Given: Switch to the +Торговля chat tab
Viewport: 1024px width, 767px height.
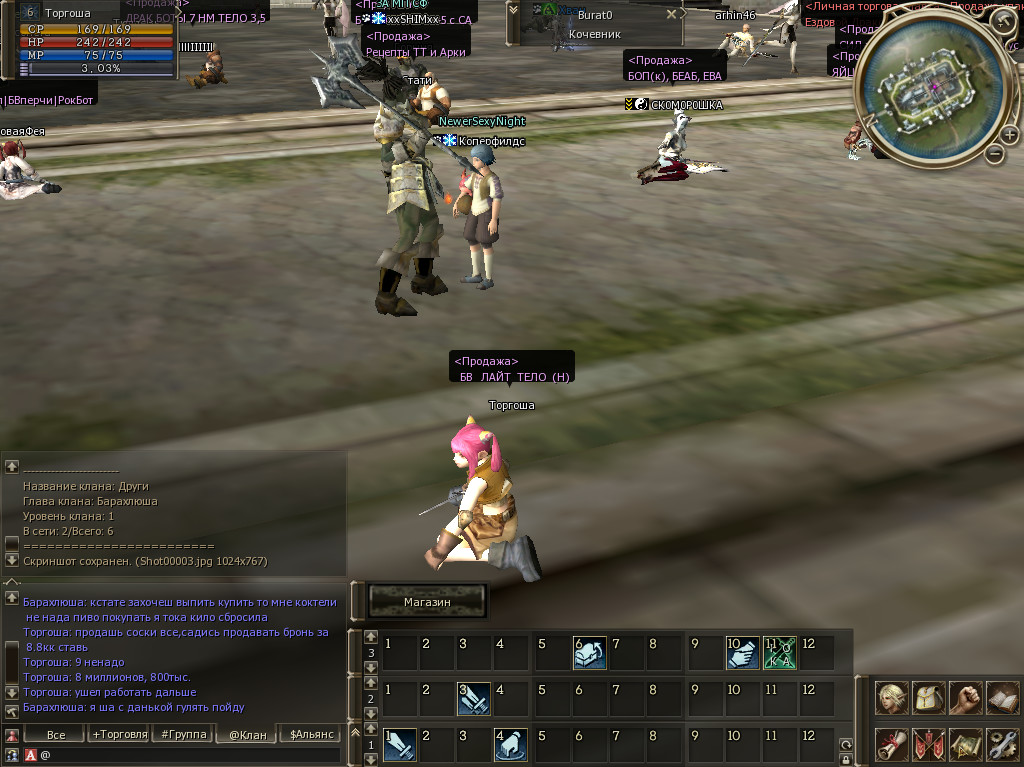Looking at the screenshot, I should [x=119, y=735].
